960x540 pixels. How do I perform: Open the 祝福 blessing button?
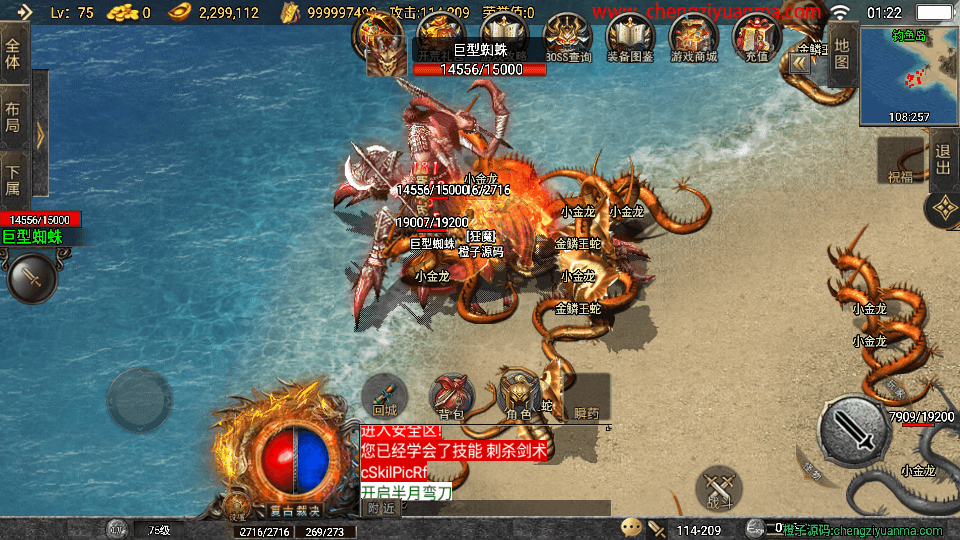900,162
